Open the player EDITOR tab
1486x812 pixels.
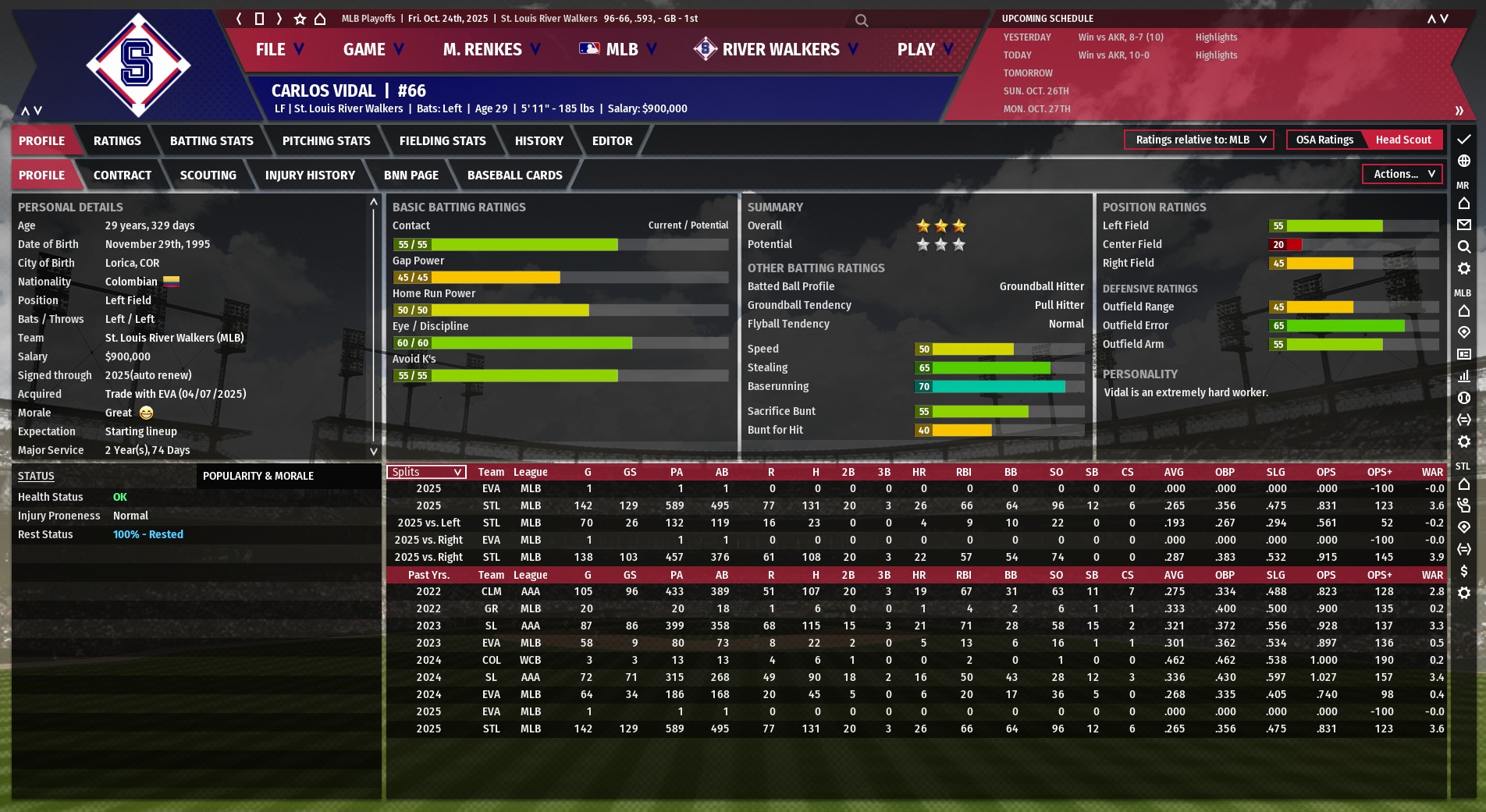612,141
